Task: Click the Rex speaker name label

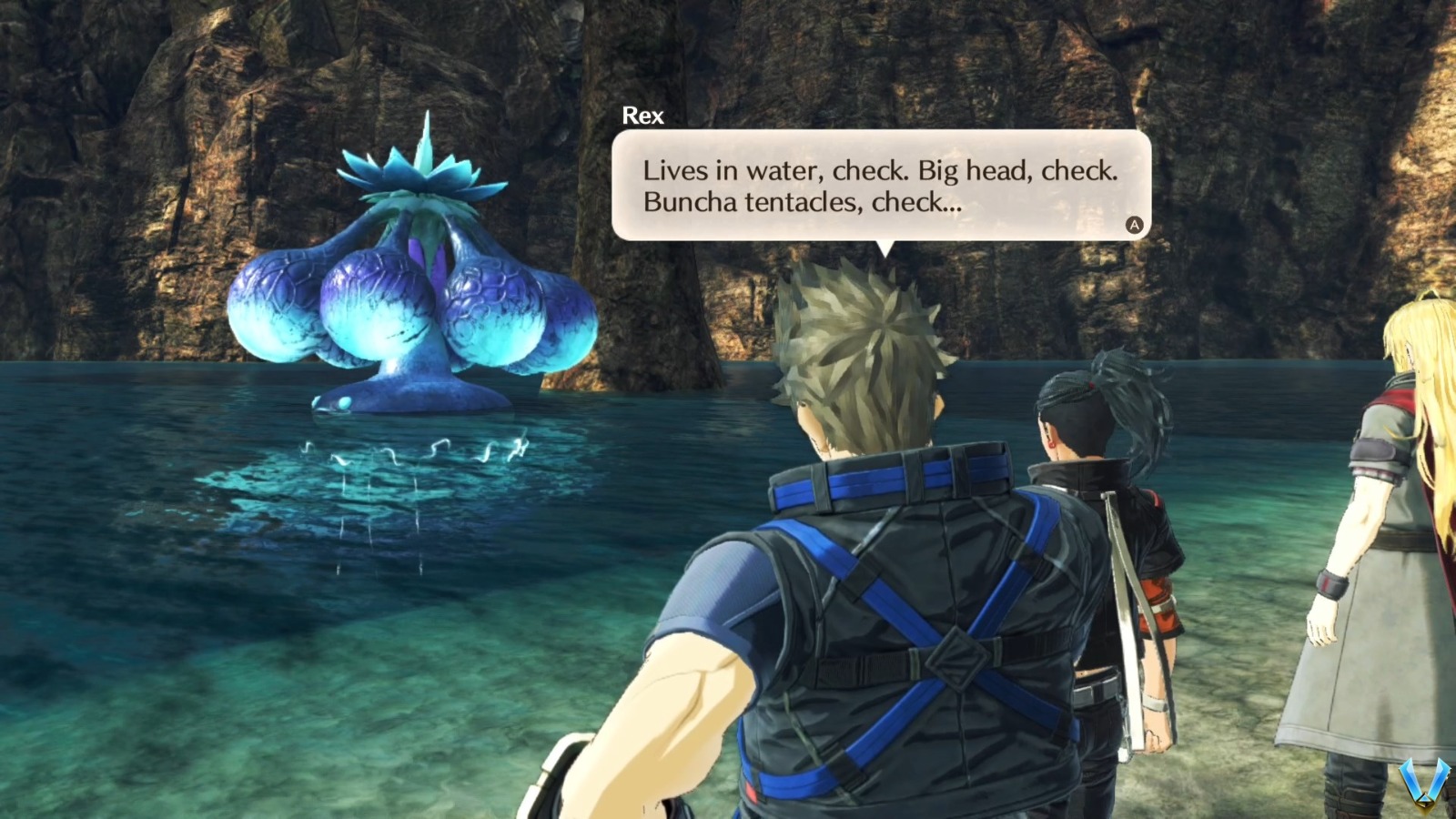Action: 642,116
